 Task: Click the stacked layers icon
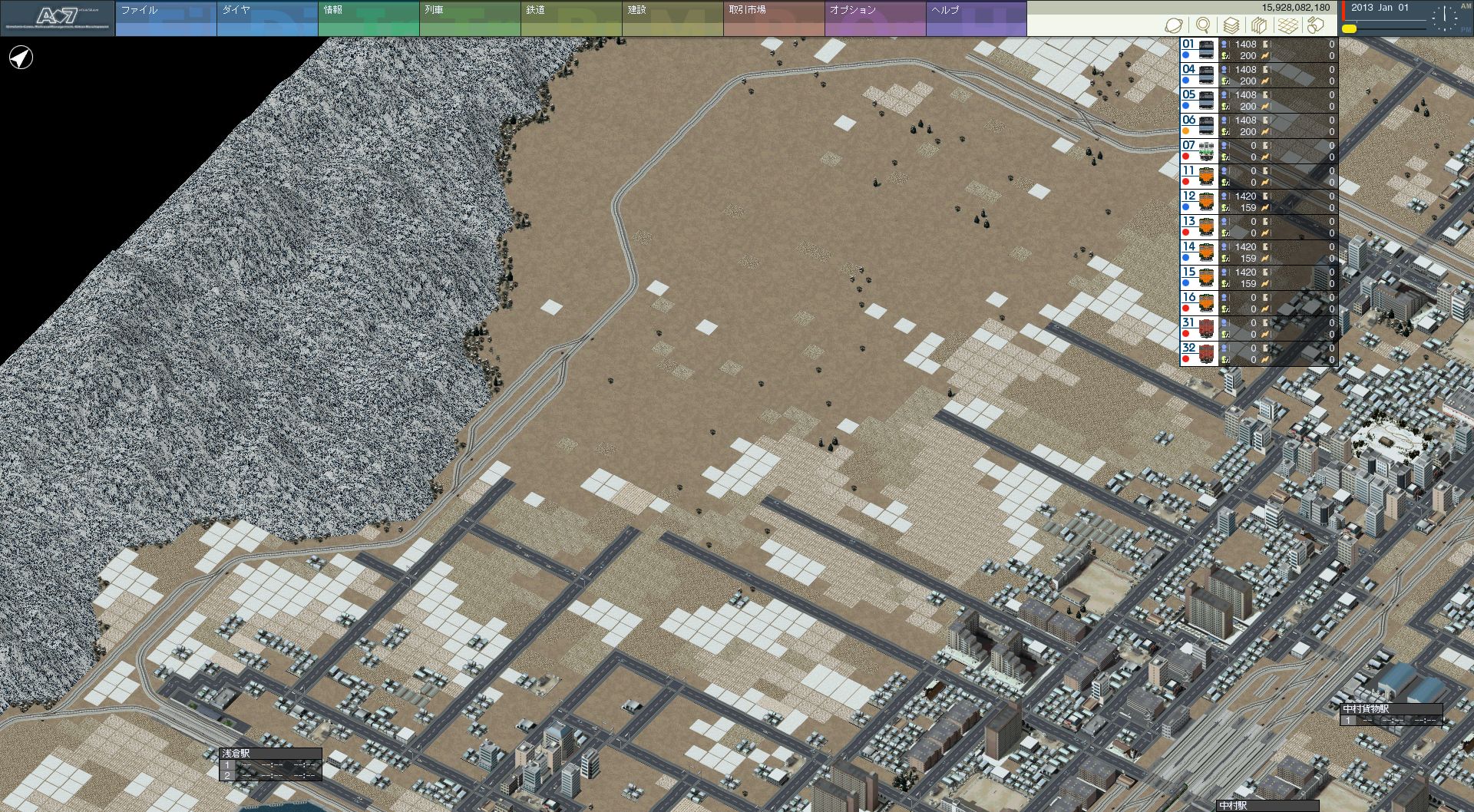(1231, 25)
